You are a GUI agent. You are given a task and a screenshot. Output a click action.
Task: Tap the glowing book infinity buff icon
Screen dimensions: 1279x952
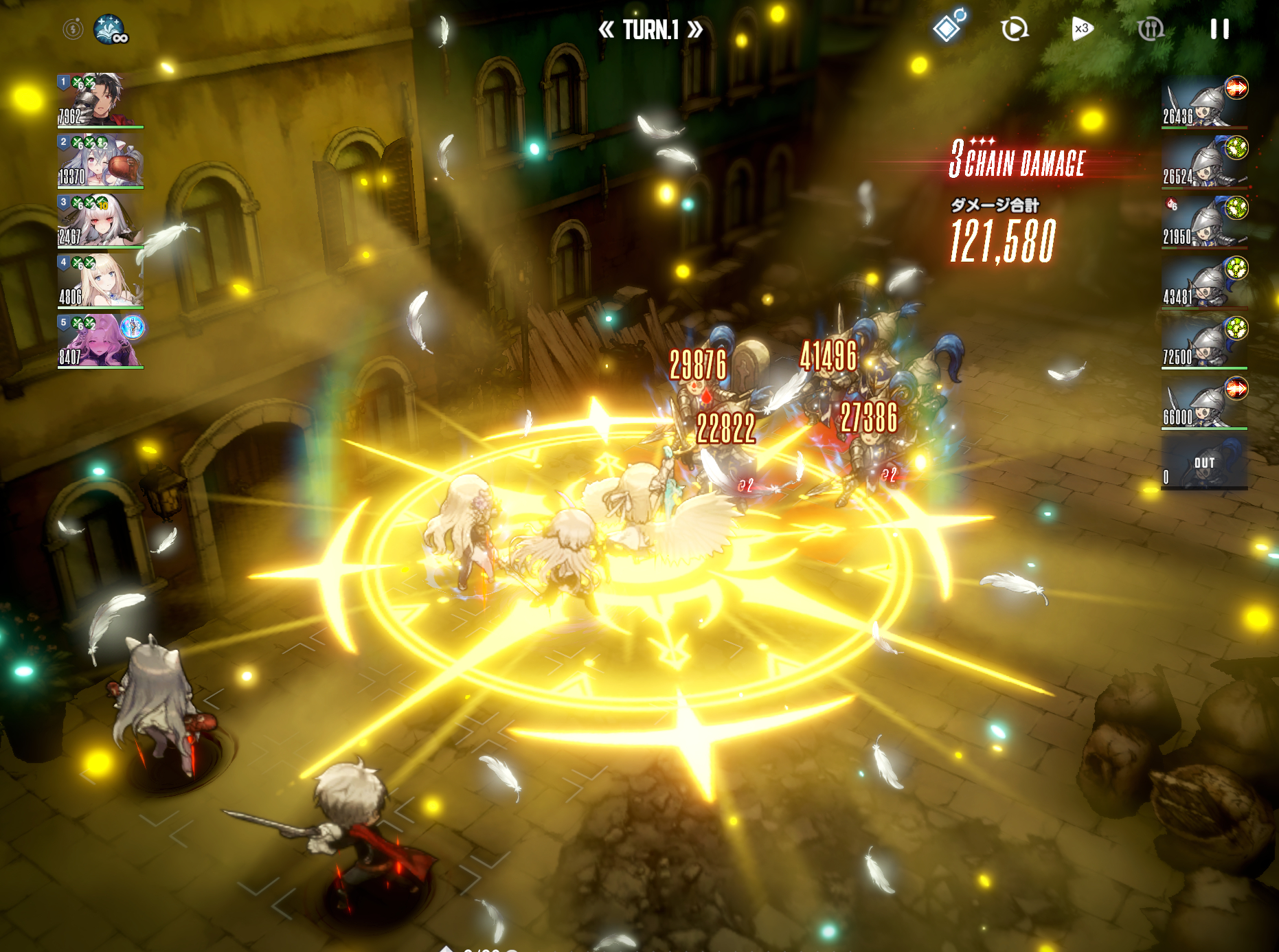[x=110, y=30]
